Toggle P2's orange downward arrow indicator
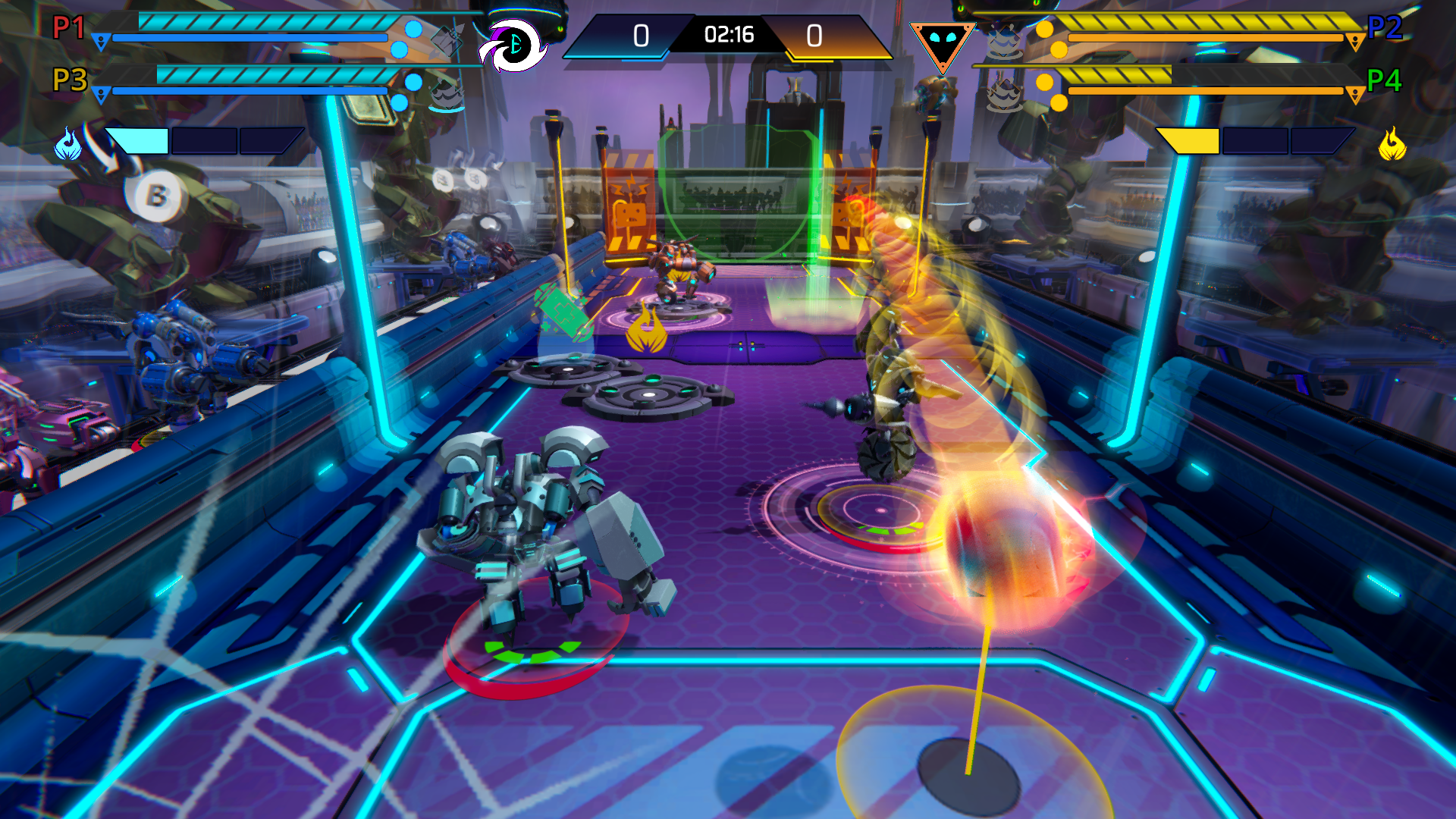This screenshot has height=819, width=1456. 1357,41
